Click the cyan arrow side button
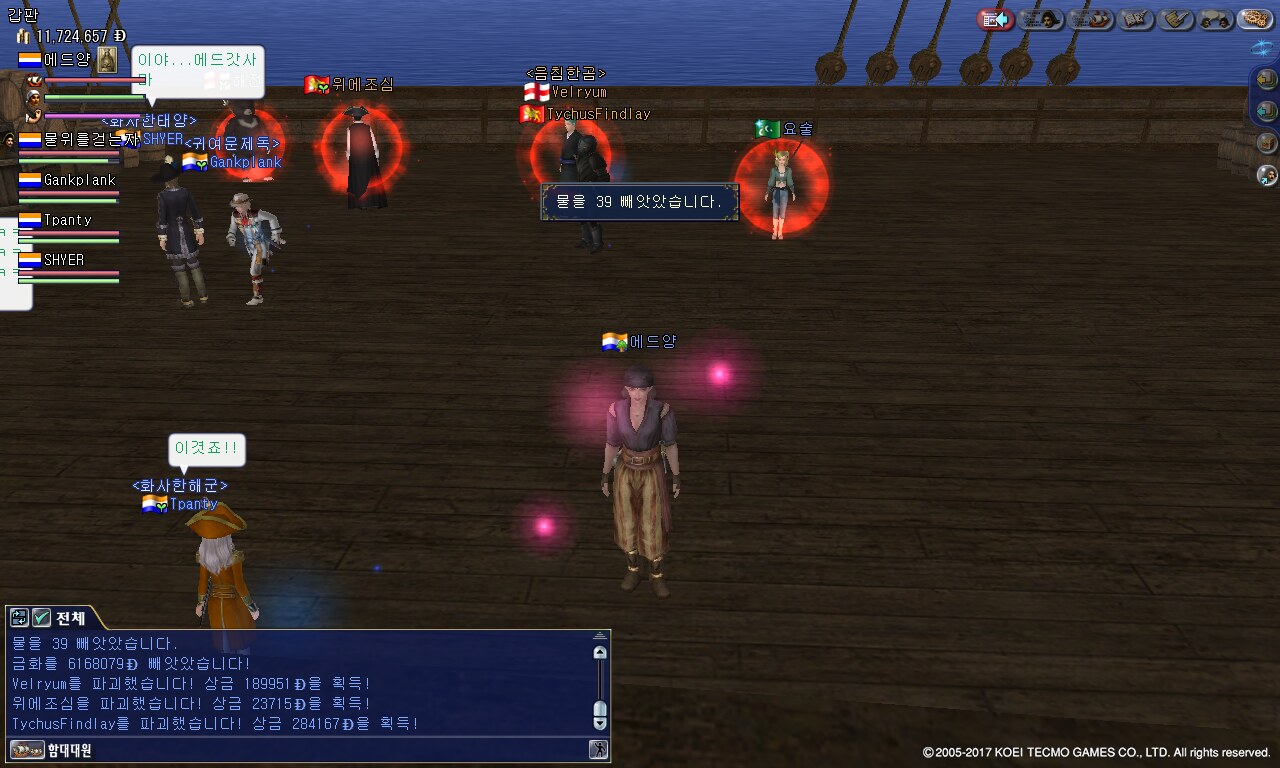This screenshot has width=1280, height=768. [1267, 110]
